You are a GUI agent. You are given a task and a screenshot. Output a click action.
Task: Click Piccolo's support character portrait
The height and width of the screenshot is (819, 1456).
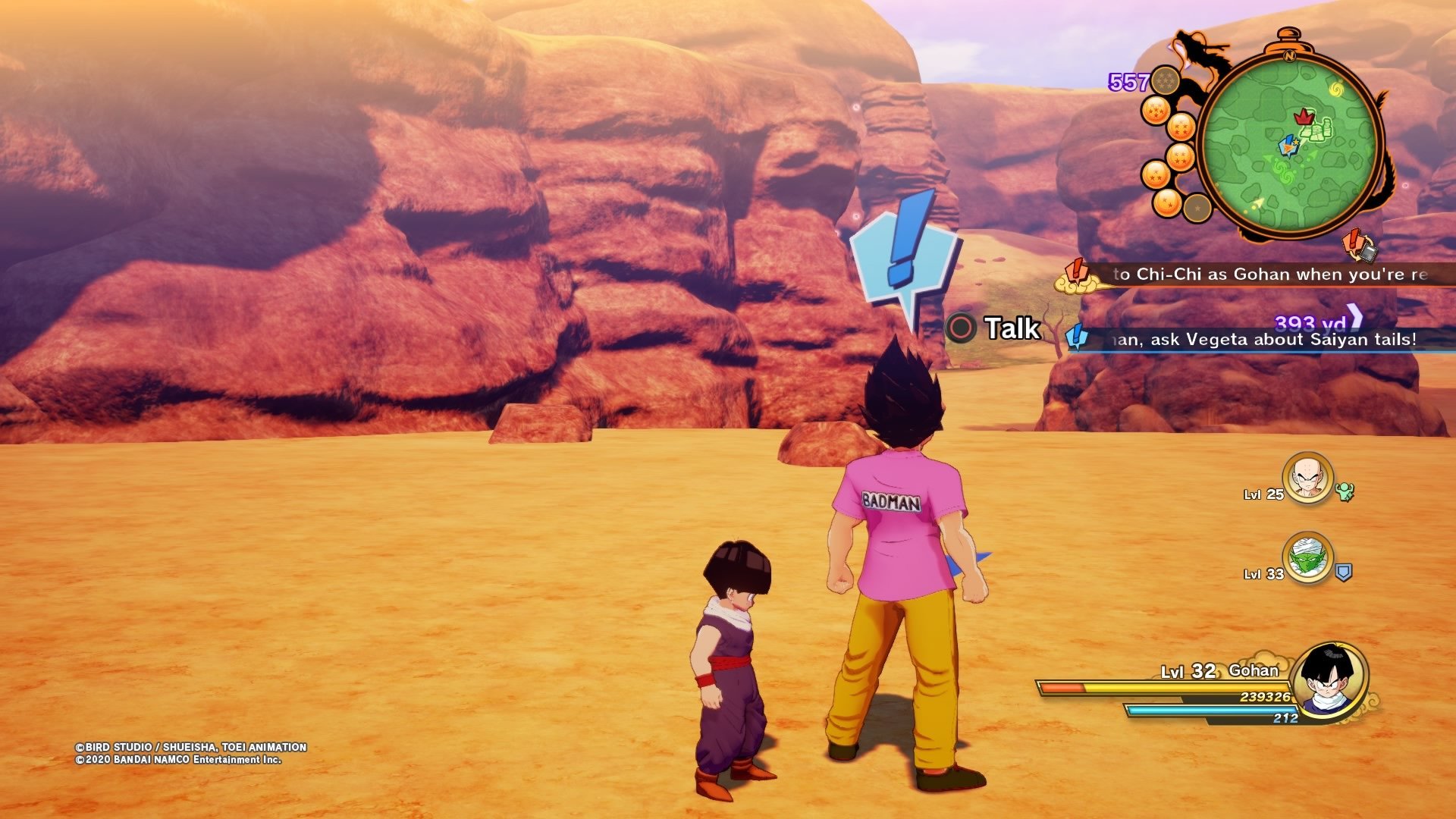(1307, 557)
